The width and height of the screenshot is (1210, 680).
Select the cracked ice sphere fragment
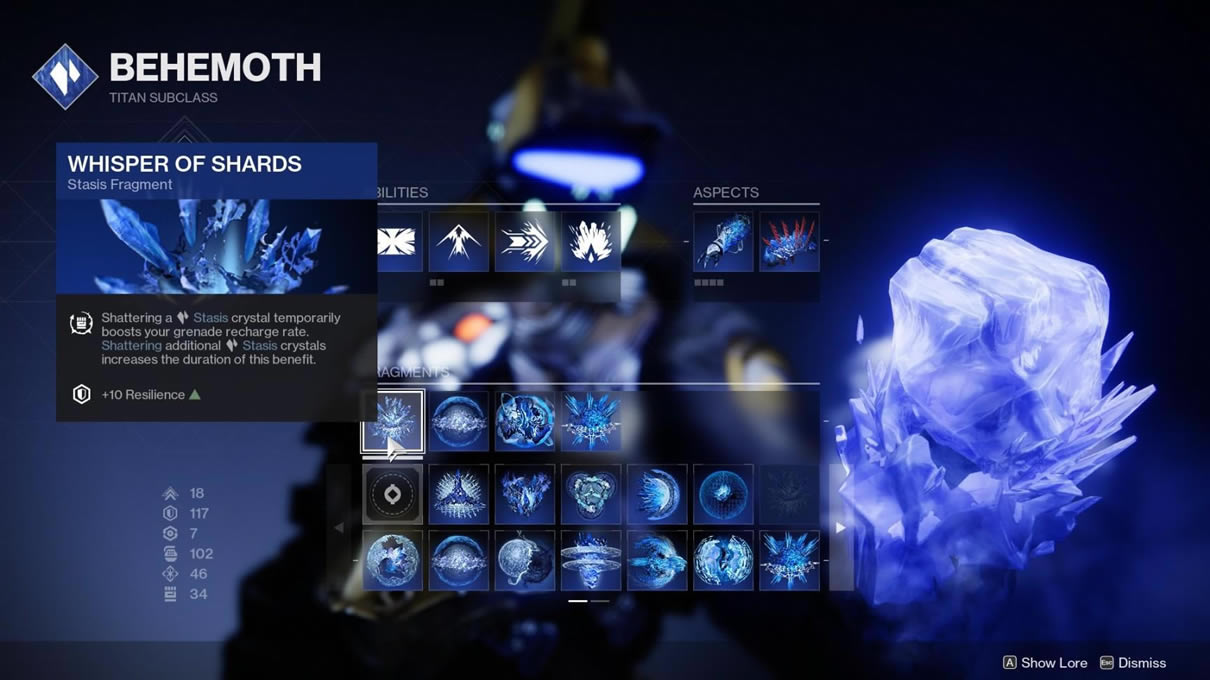[392, 560]
